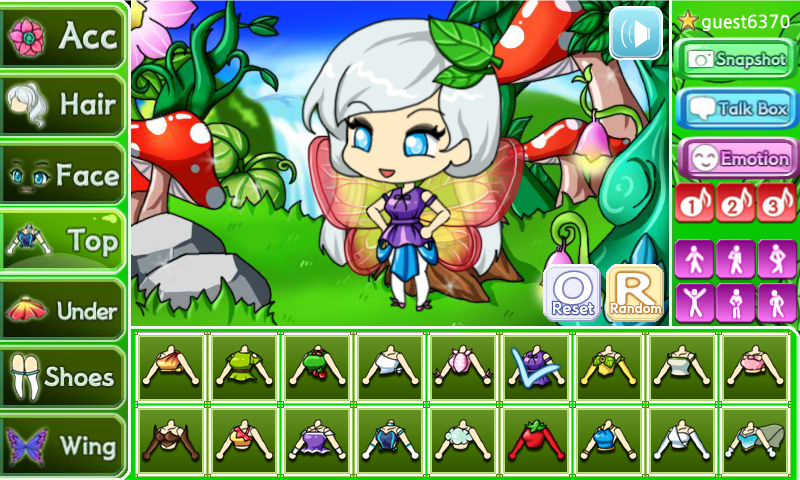Play music track number 3

776,203
